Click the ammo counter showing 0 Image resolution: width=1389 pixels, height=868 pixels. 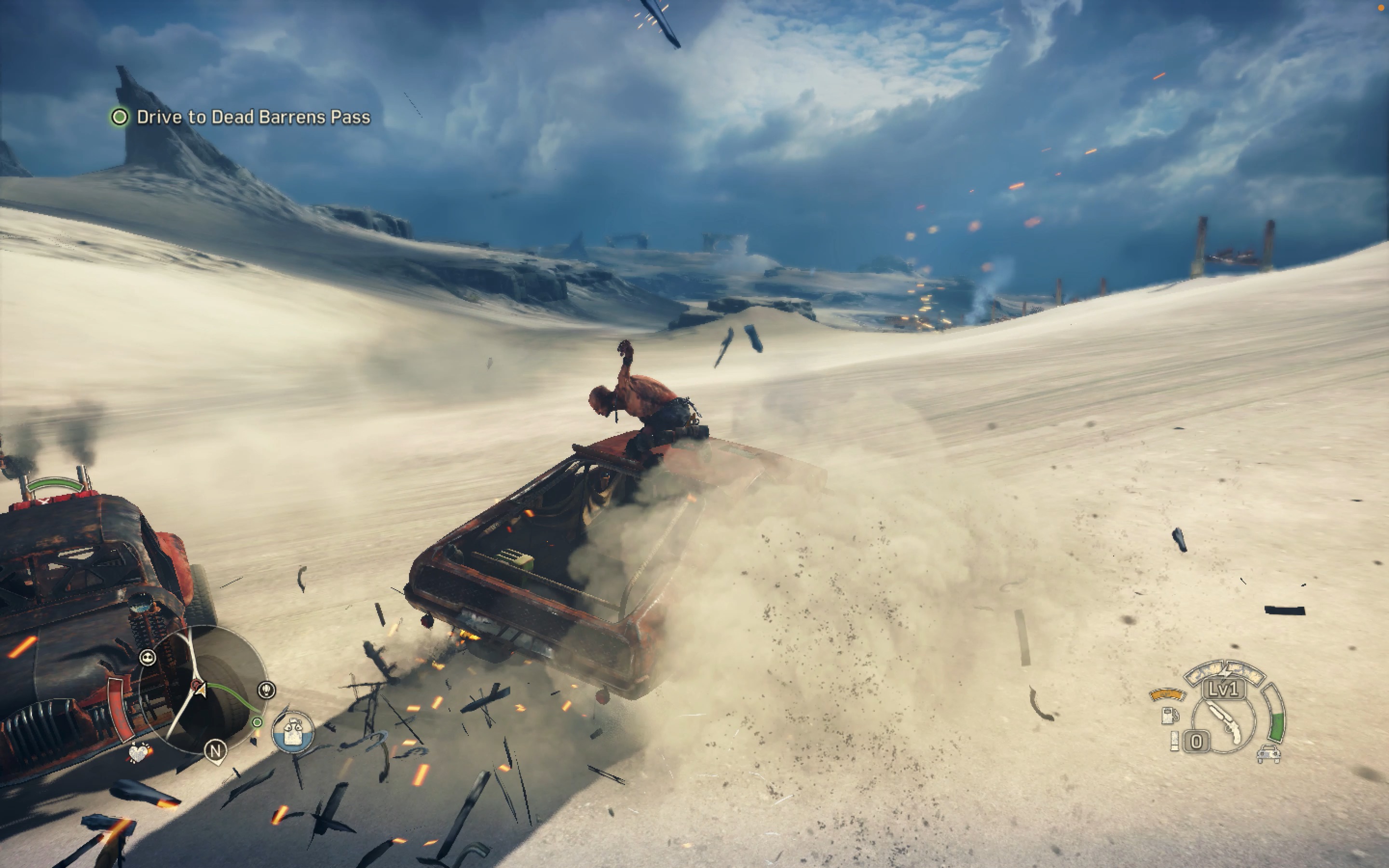click(1196, 742)
